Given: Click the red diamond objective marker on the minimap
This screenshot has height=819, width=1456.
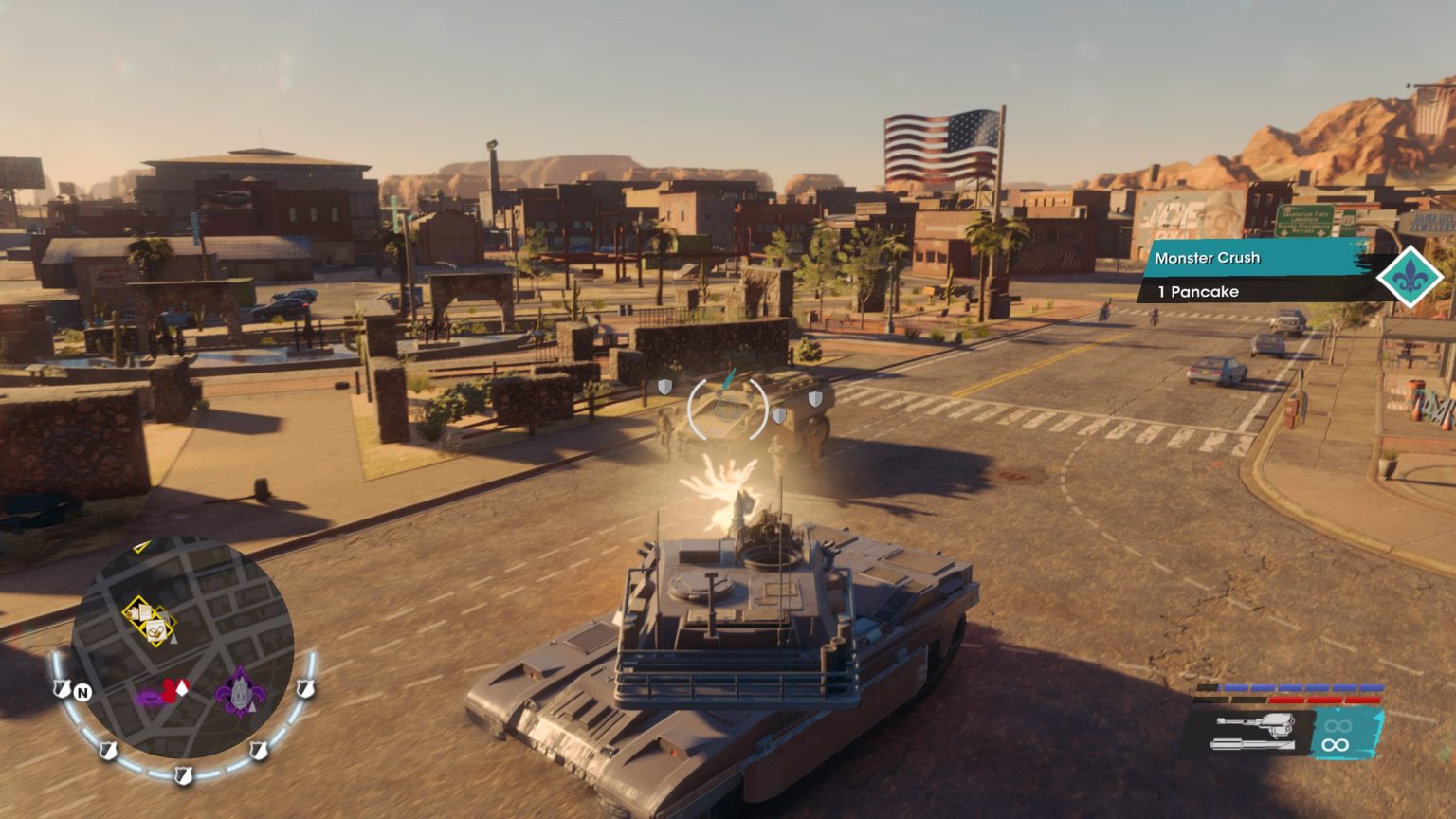Looking at the screenshot, I should (x=171, y=692).
